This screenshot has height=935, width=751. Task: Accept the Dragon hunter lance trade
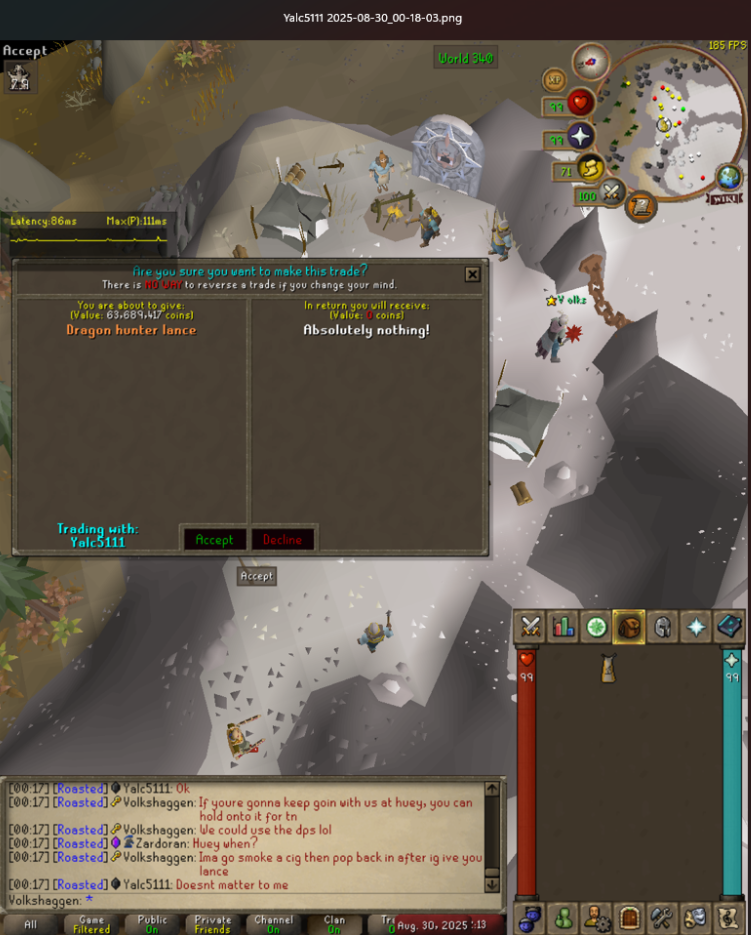tap(214, 539)
